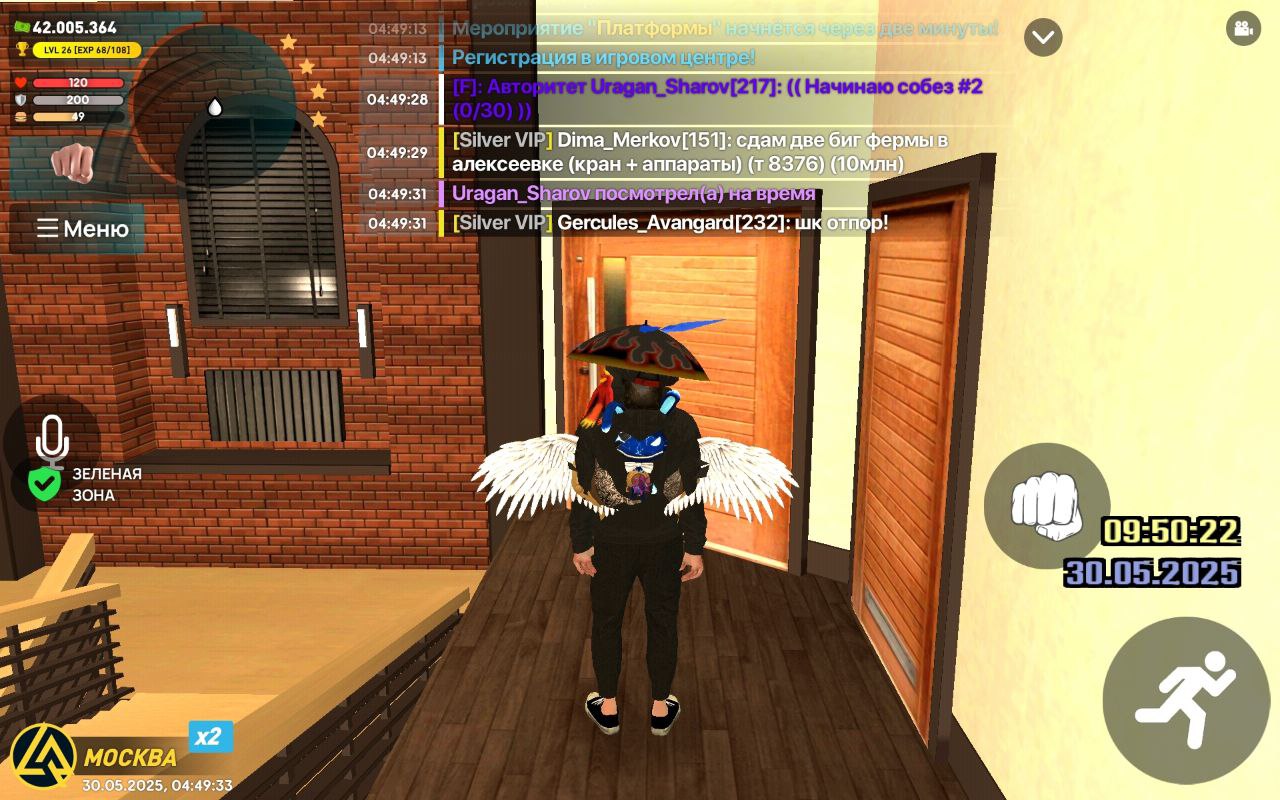Click the LVL 26 experience progress bar
The height and width of the screenshot is (800, 1280).
[x=87, y=49]
